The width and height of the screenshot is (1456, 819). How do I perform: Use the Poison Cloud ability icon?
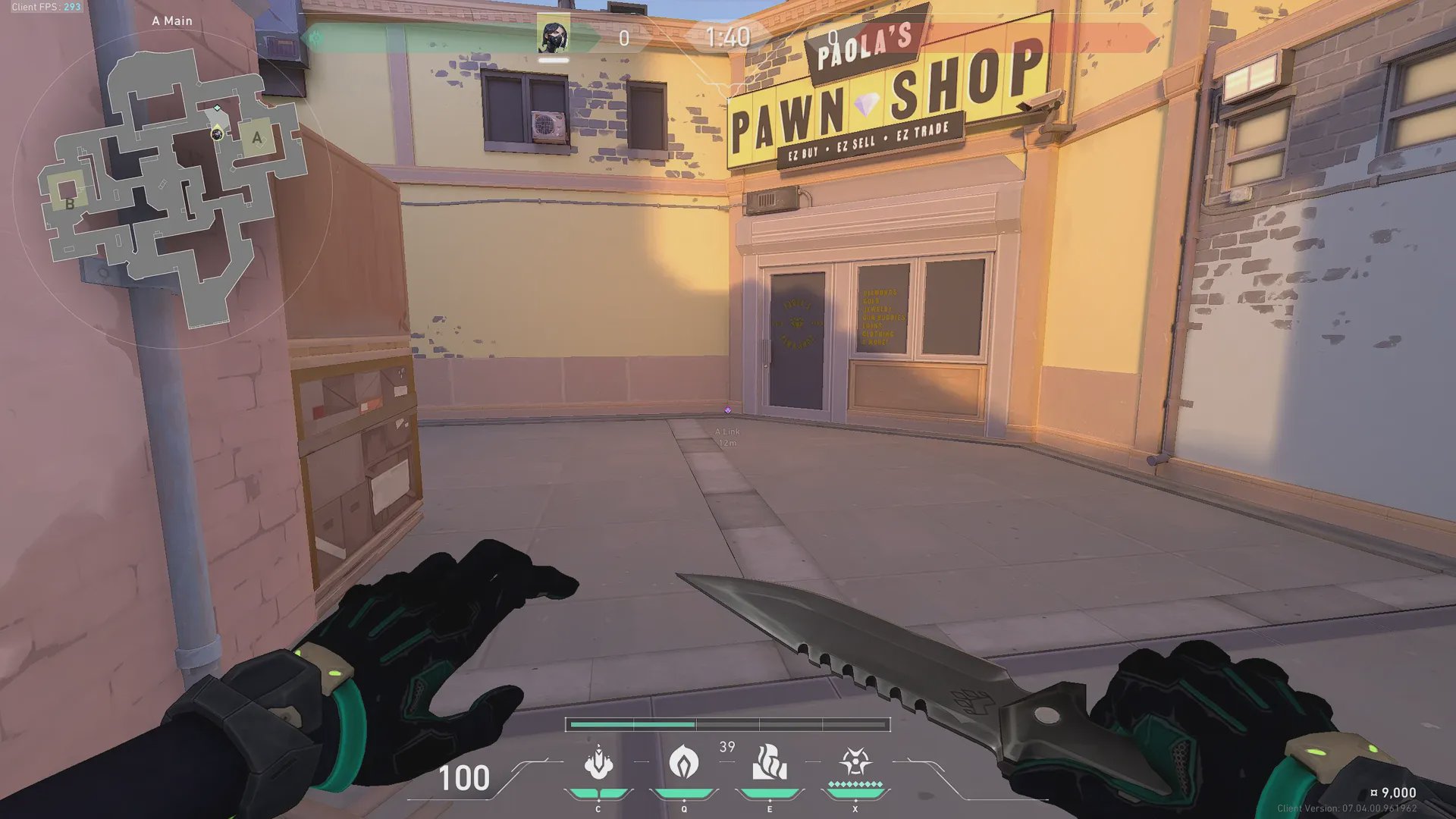click(684, 761)
